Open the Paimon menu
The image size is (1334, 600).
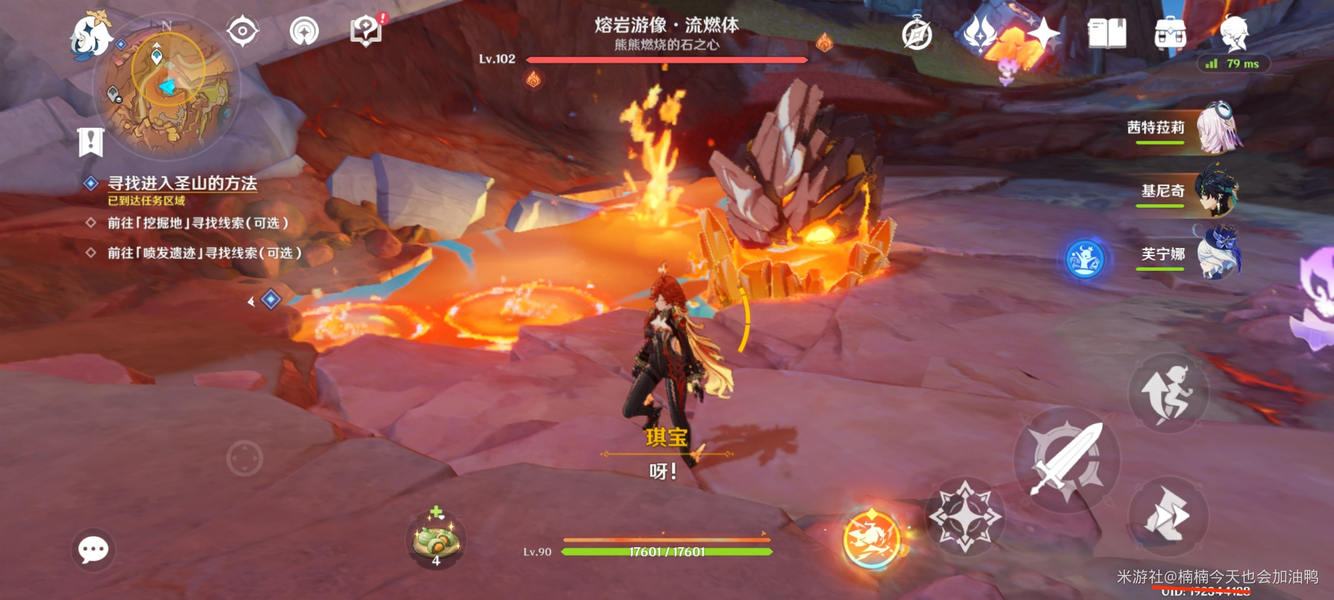tap(92, 33)
